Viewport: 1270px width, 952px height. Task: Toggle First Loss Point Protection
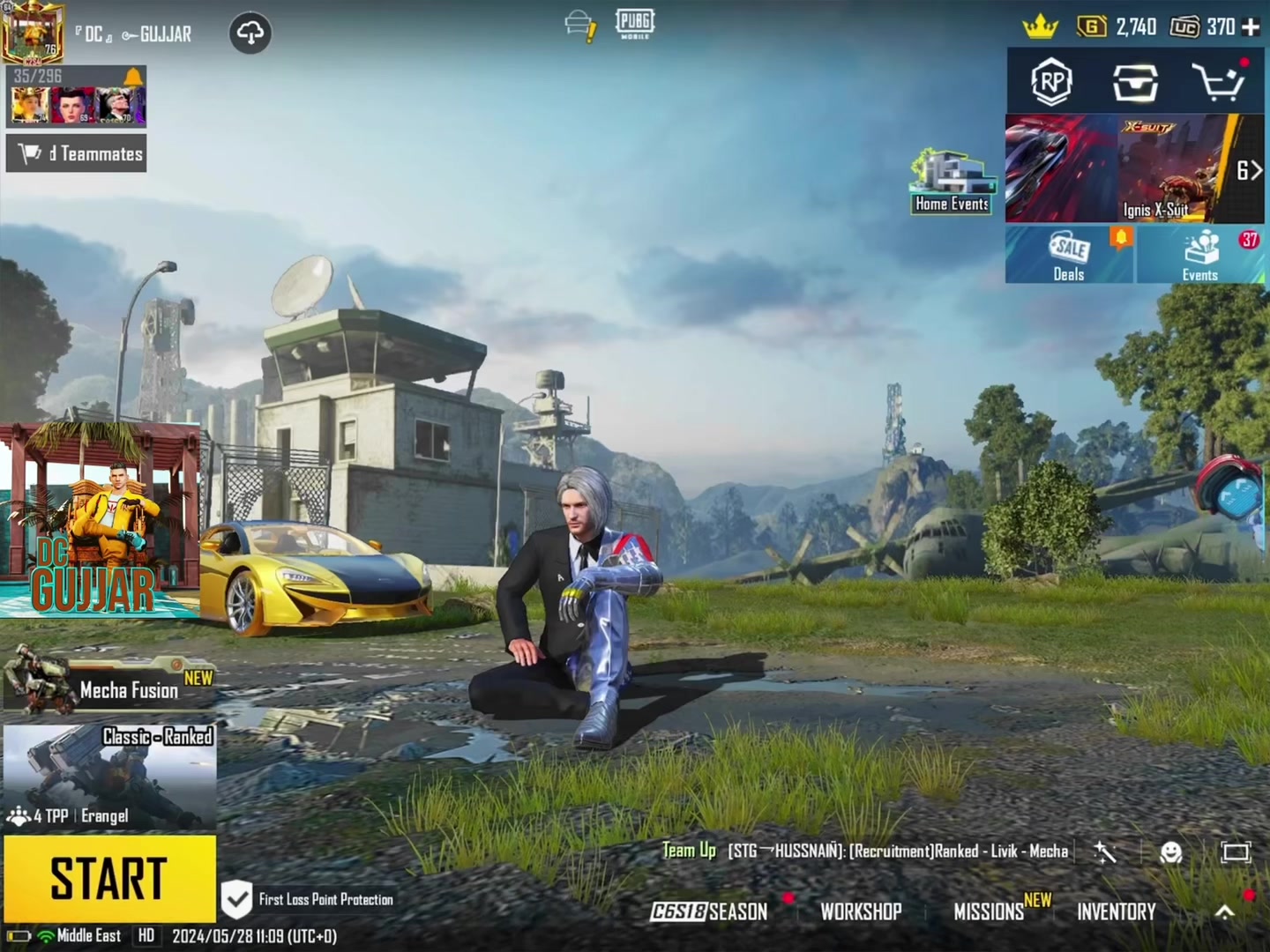point(236,900)
